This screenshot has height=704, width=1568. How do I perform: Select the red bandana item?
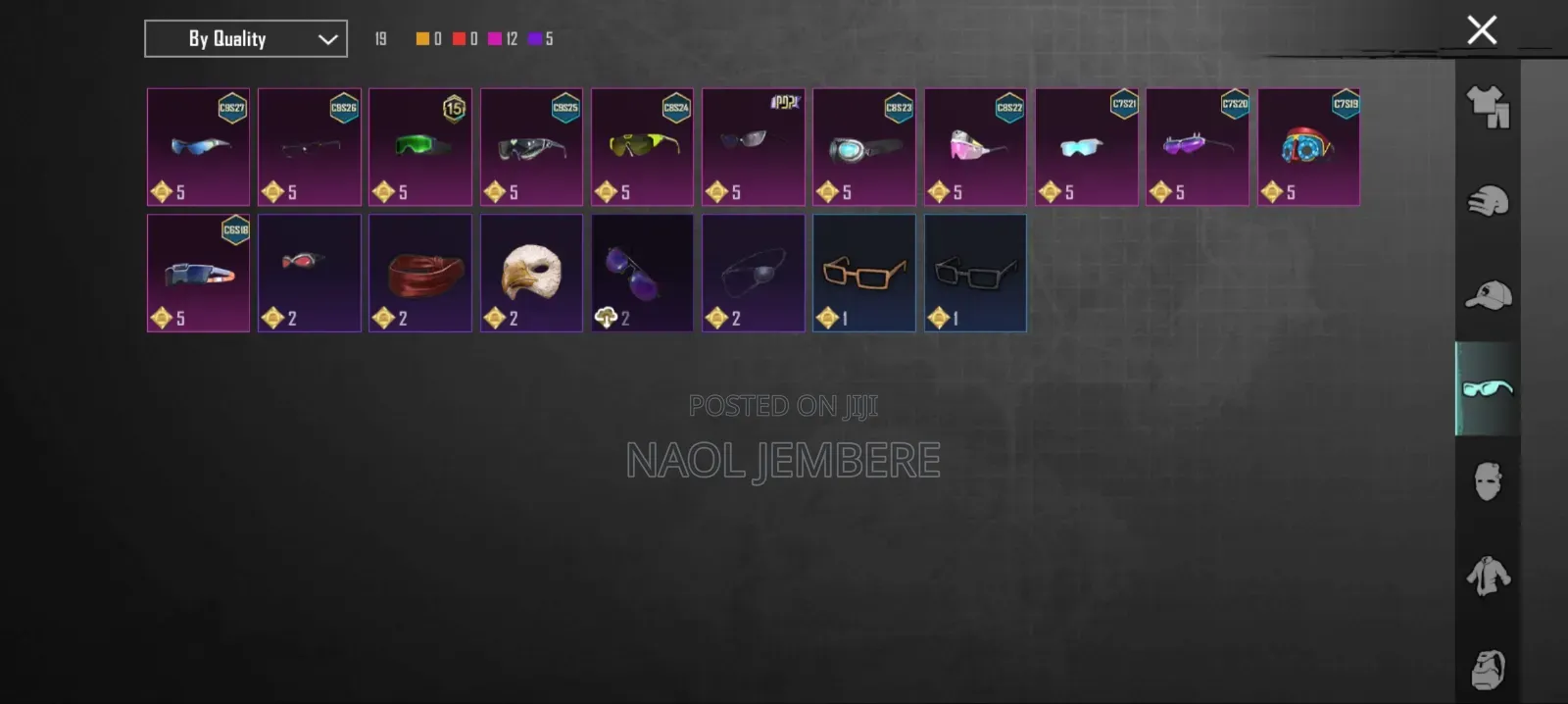coord(420,274)
